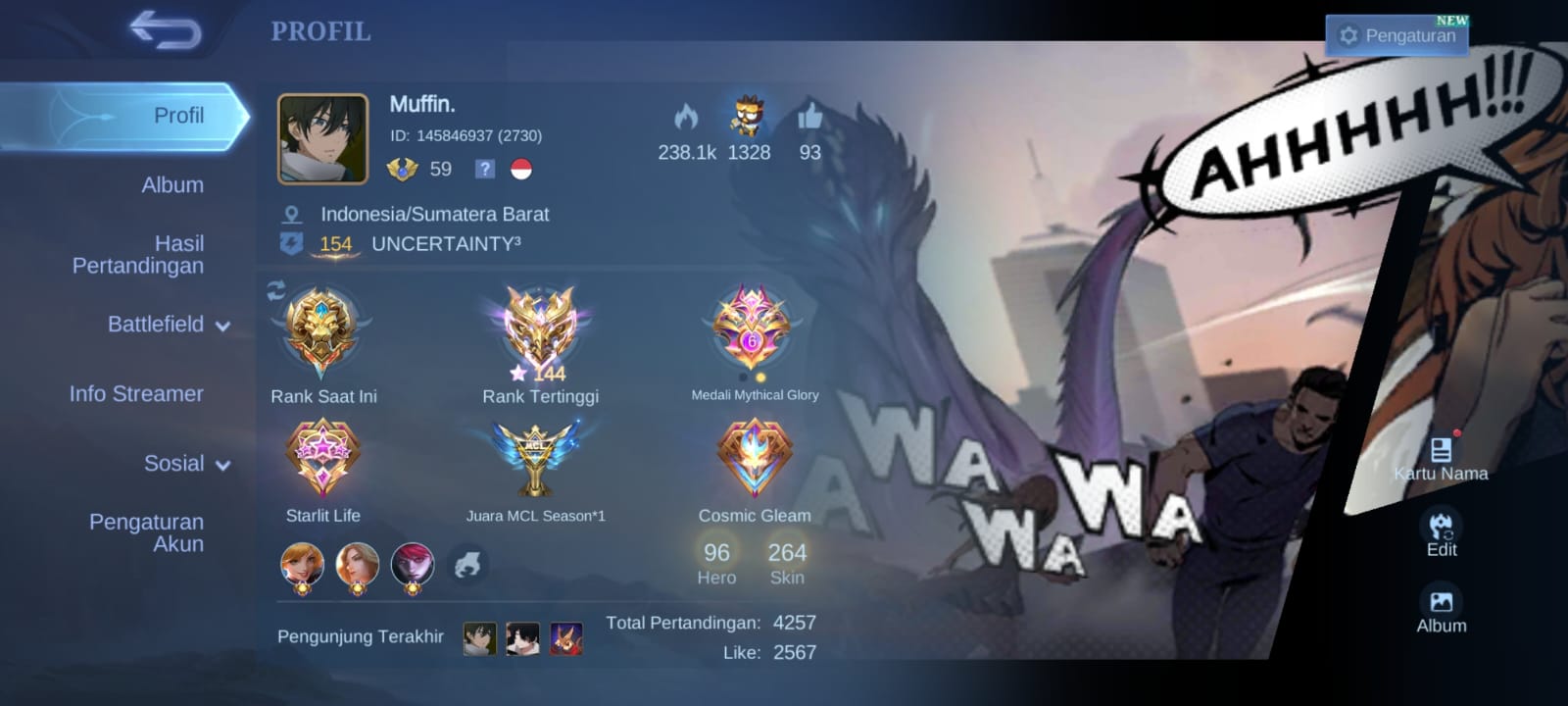View Hasil Pertandingan match results

(x=138, y=254)
